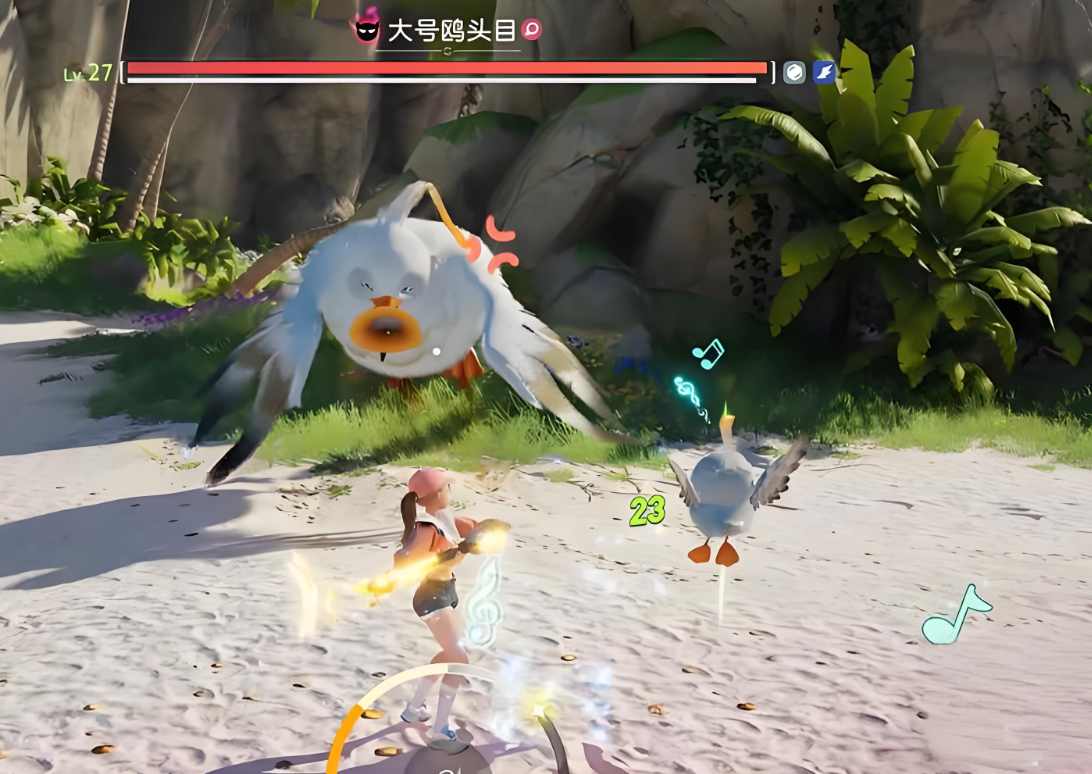Click the boss devil-face emblem
The image size is (1092, 774).
pos(367,30)
